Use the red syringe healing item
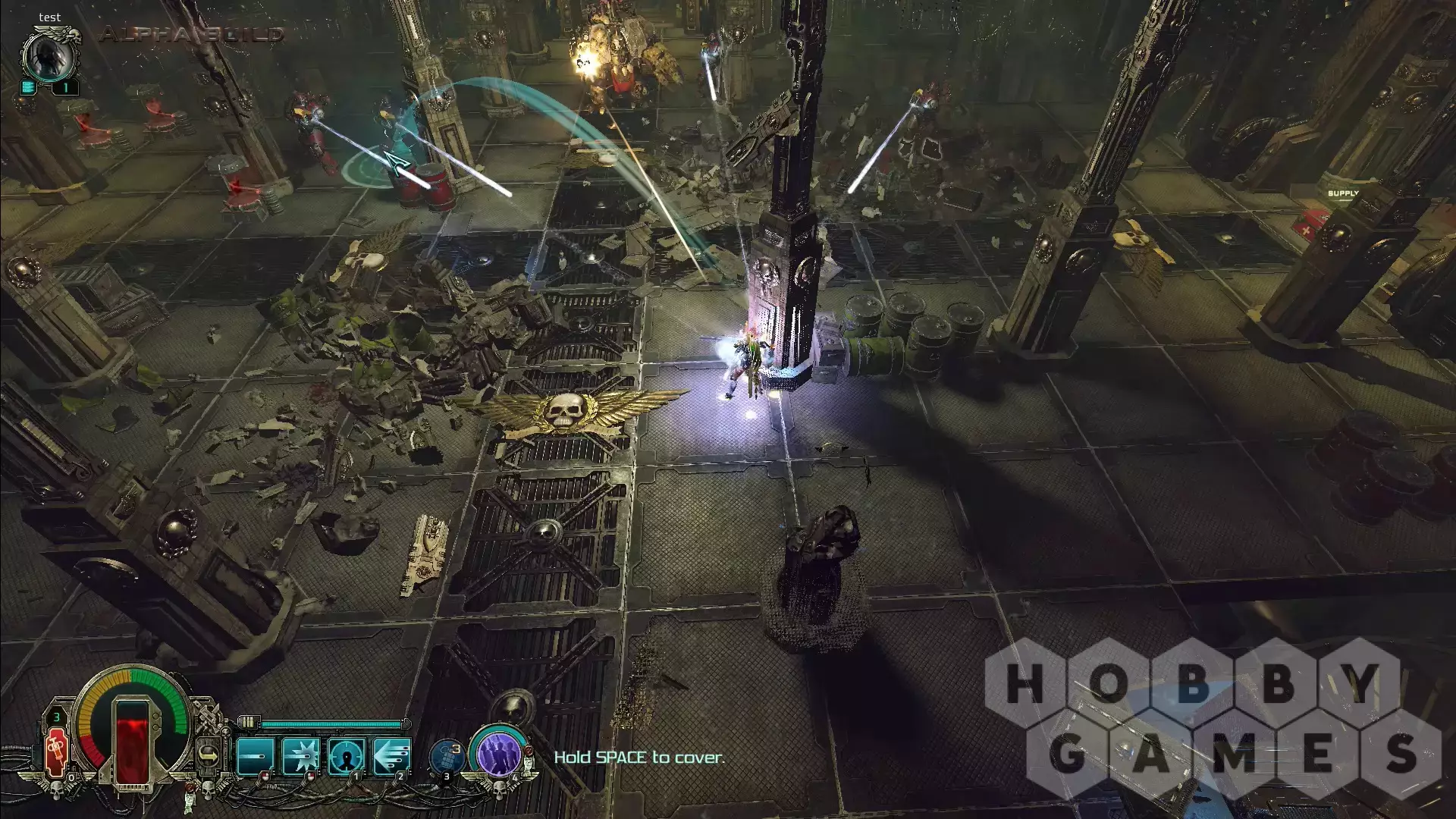This screenshot has height=819, width=1456. click(57, 753)
